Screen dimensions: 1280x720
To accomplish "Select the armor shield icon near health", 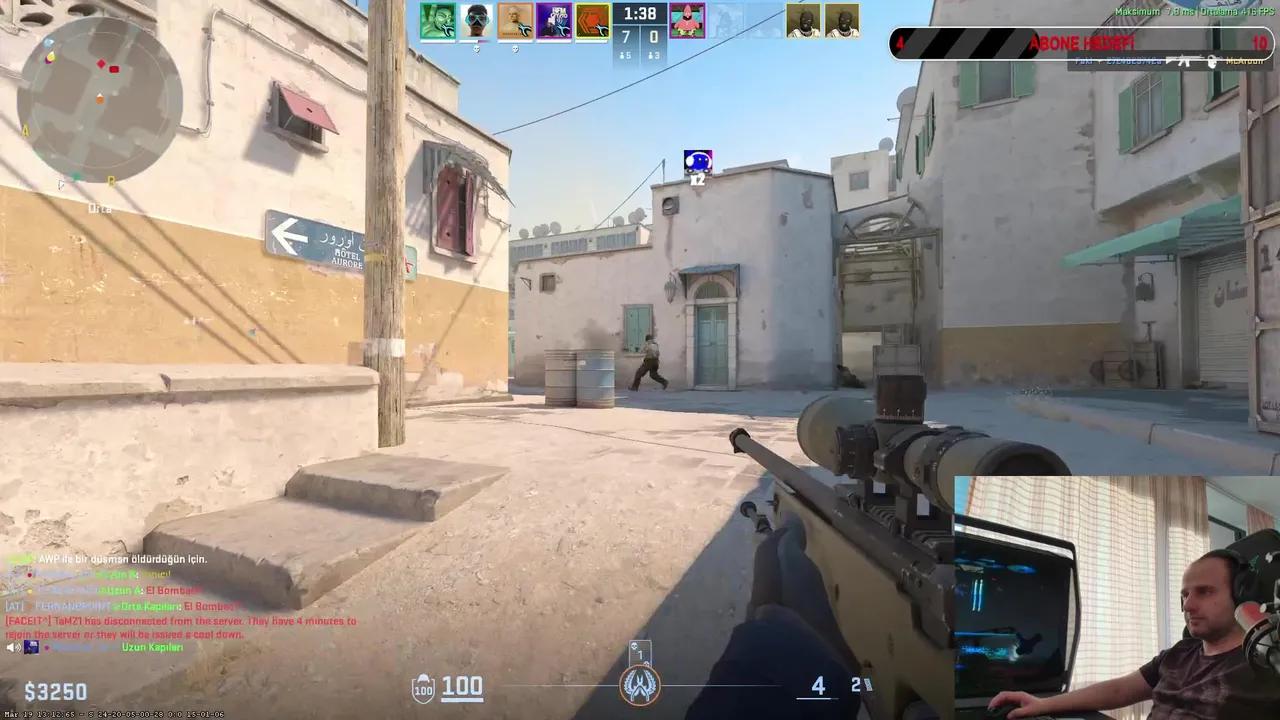I will click(422, 687).
